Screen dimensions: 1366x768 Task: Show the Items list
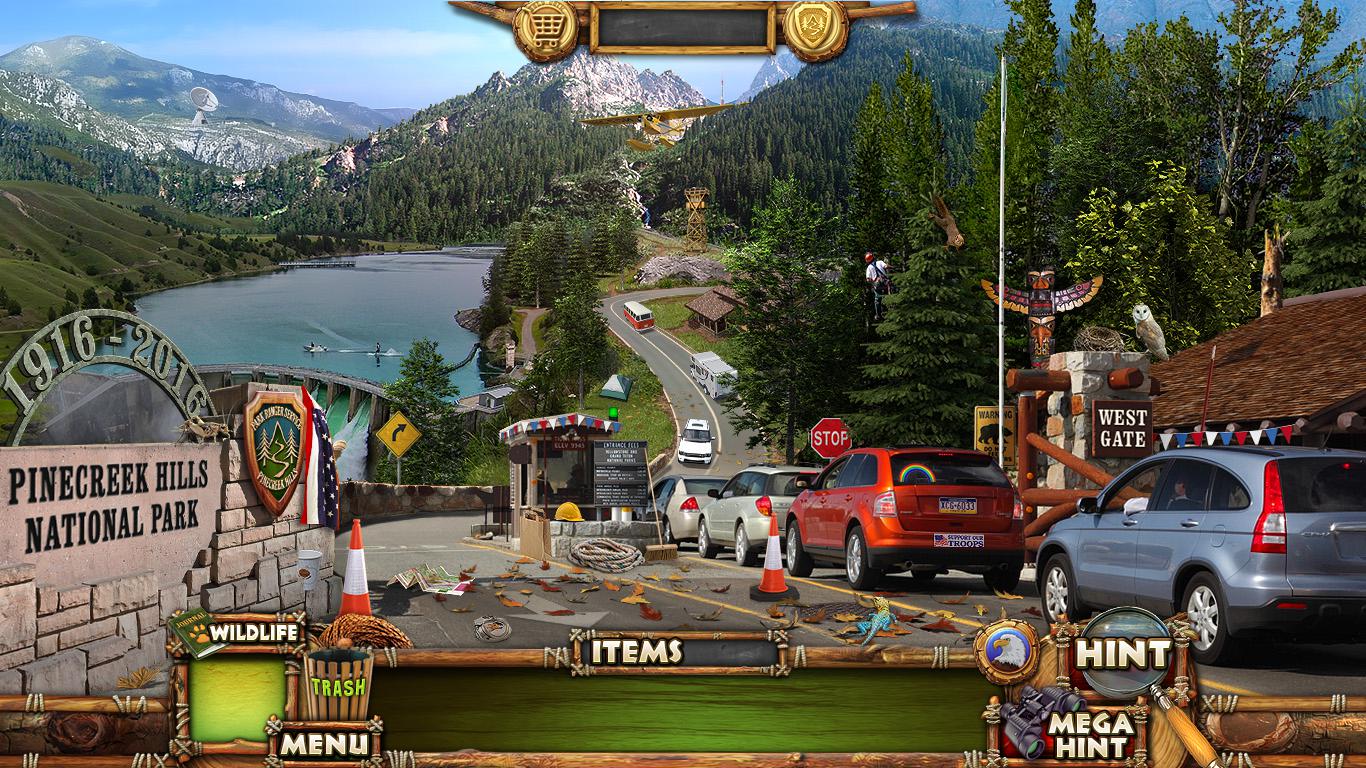coord(635,652)
